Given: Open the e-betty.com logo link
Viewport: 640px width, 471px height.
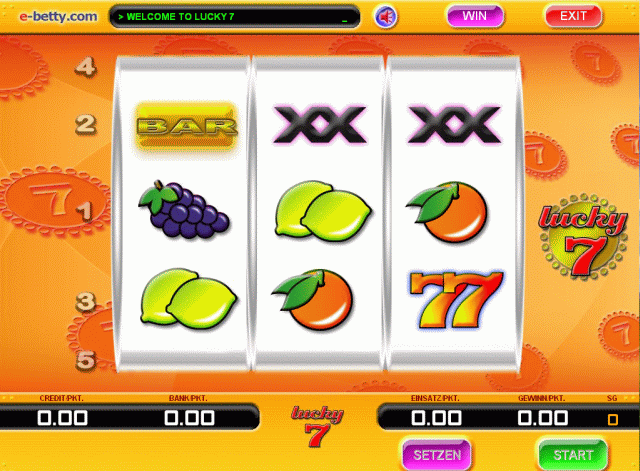Looking at the screenshot, I should click(50, 16).
